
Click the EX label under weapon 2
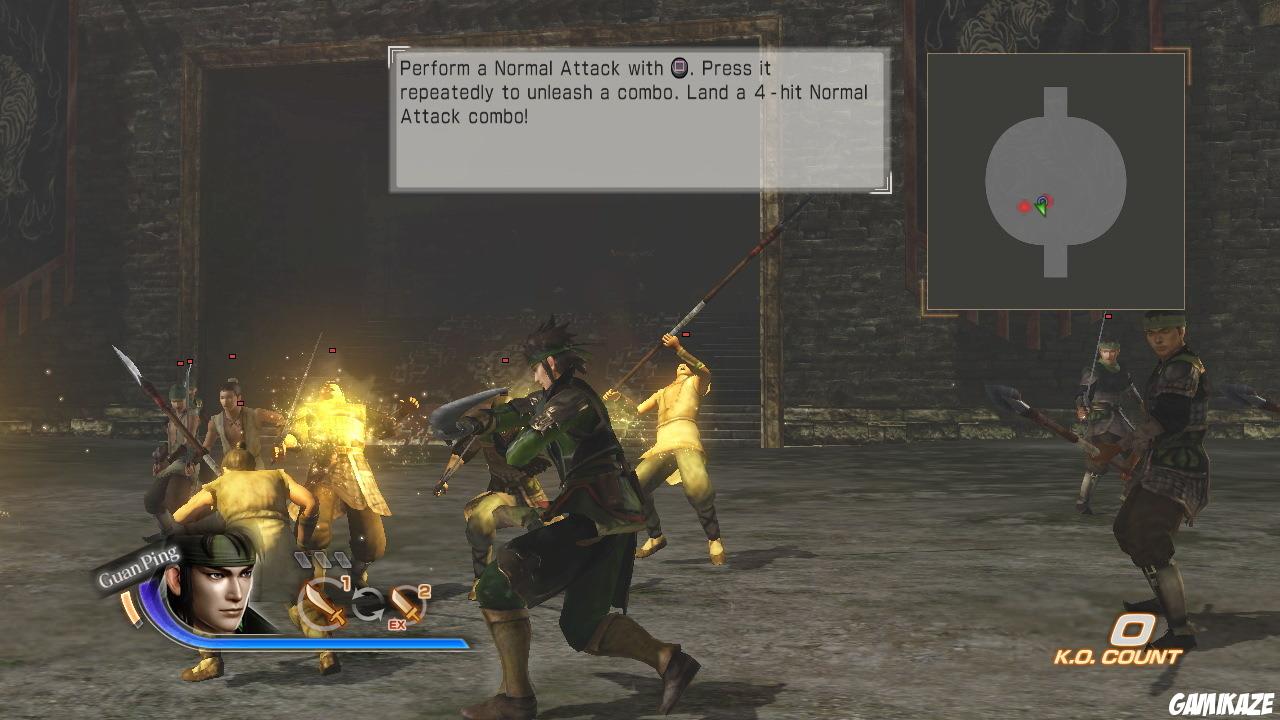[396, 623]
